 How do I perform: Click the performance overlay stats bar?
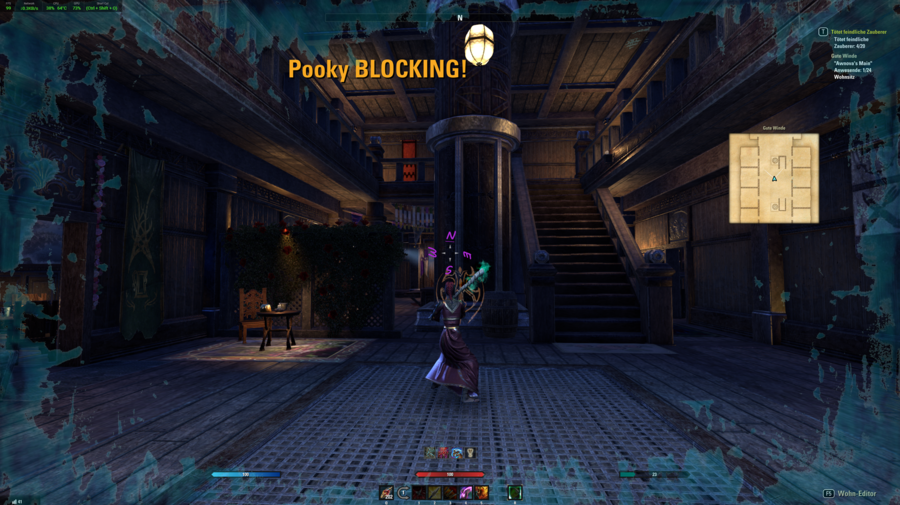60,7
